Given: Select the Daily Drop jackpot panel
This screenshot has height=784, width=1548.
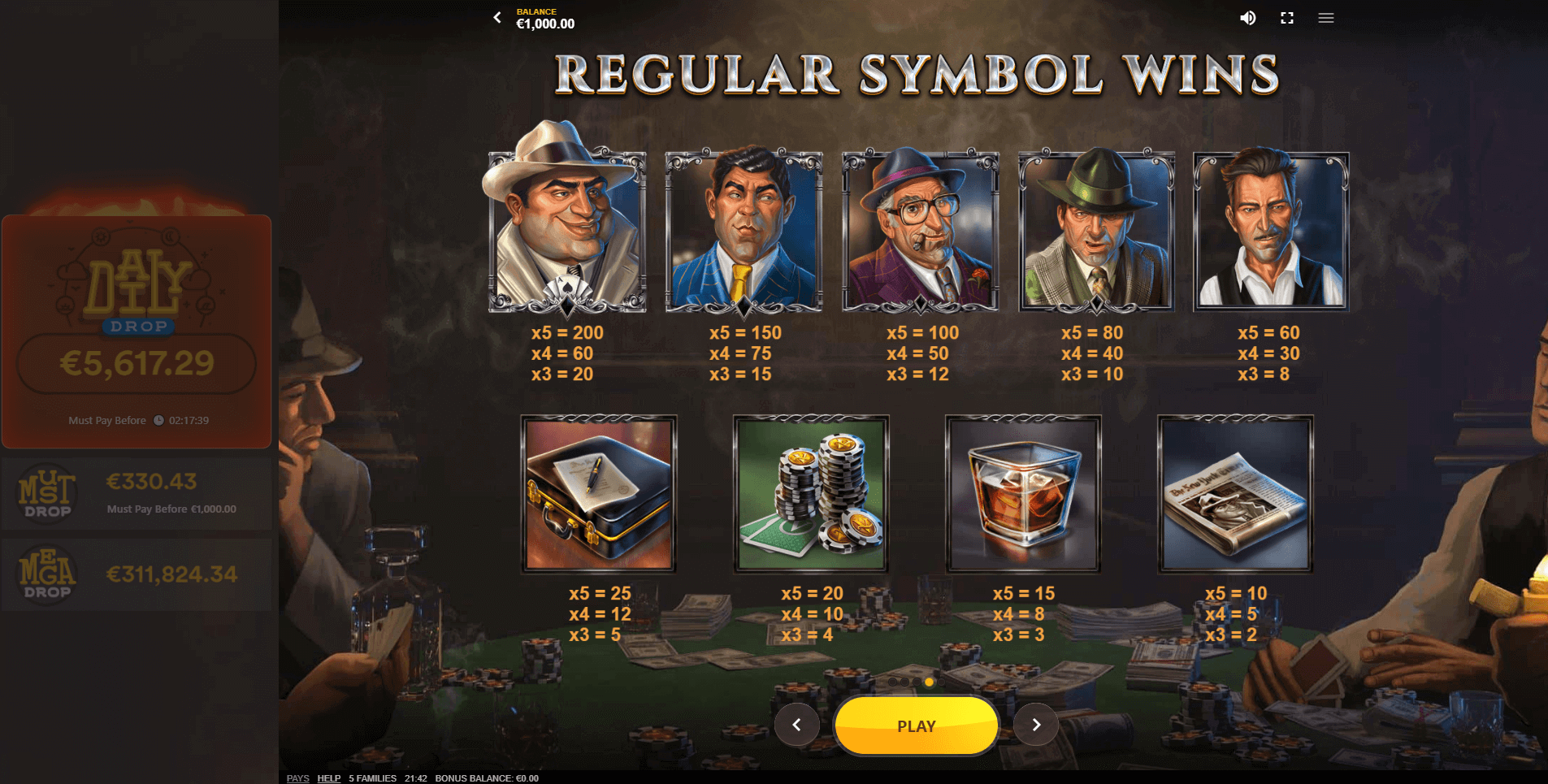Looking at the screenshot, I should click(x=137, y=331).
